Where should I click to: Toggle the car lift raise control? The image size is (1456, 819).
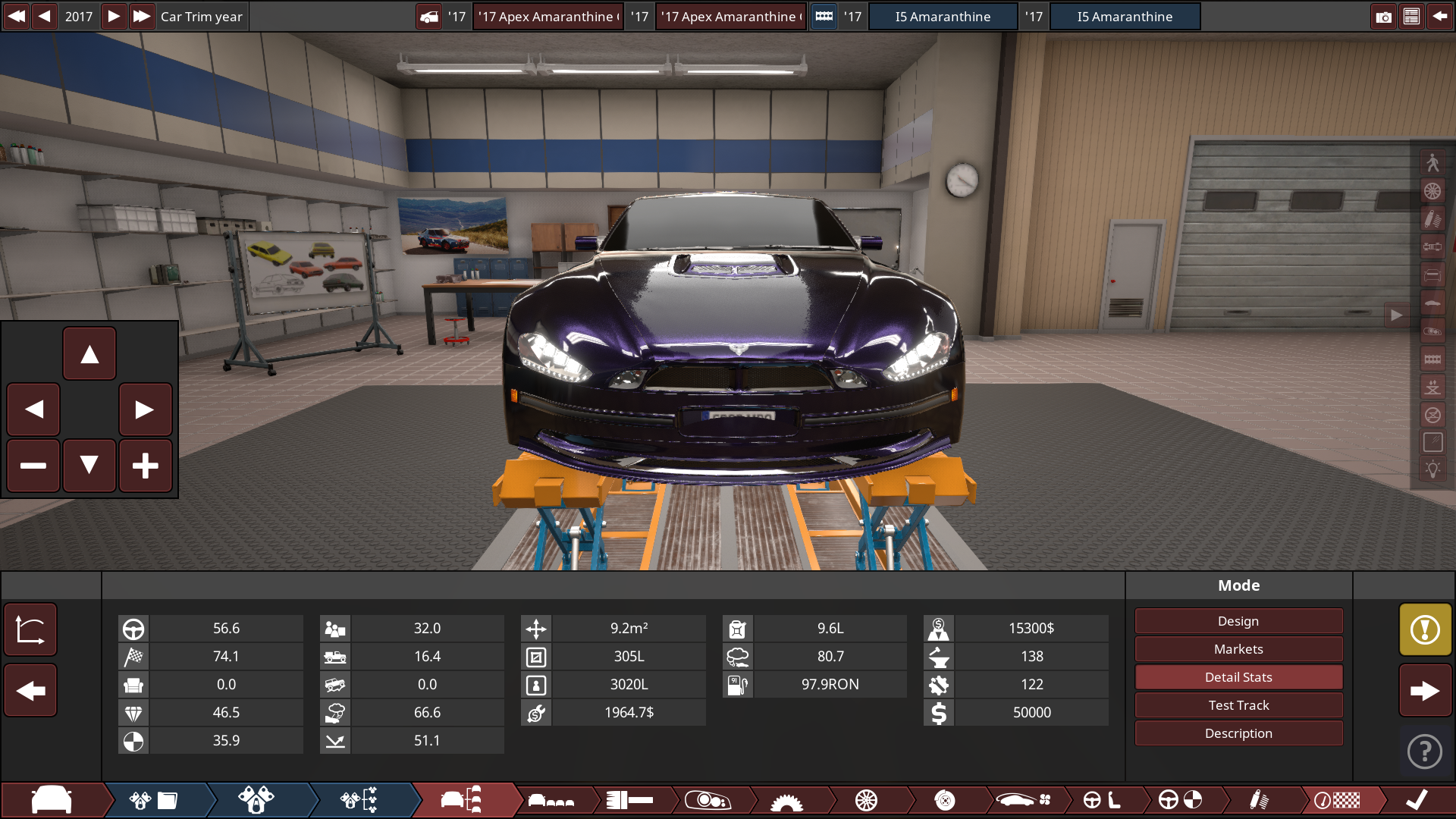1433,386
